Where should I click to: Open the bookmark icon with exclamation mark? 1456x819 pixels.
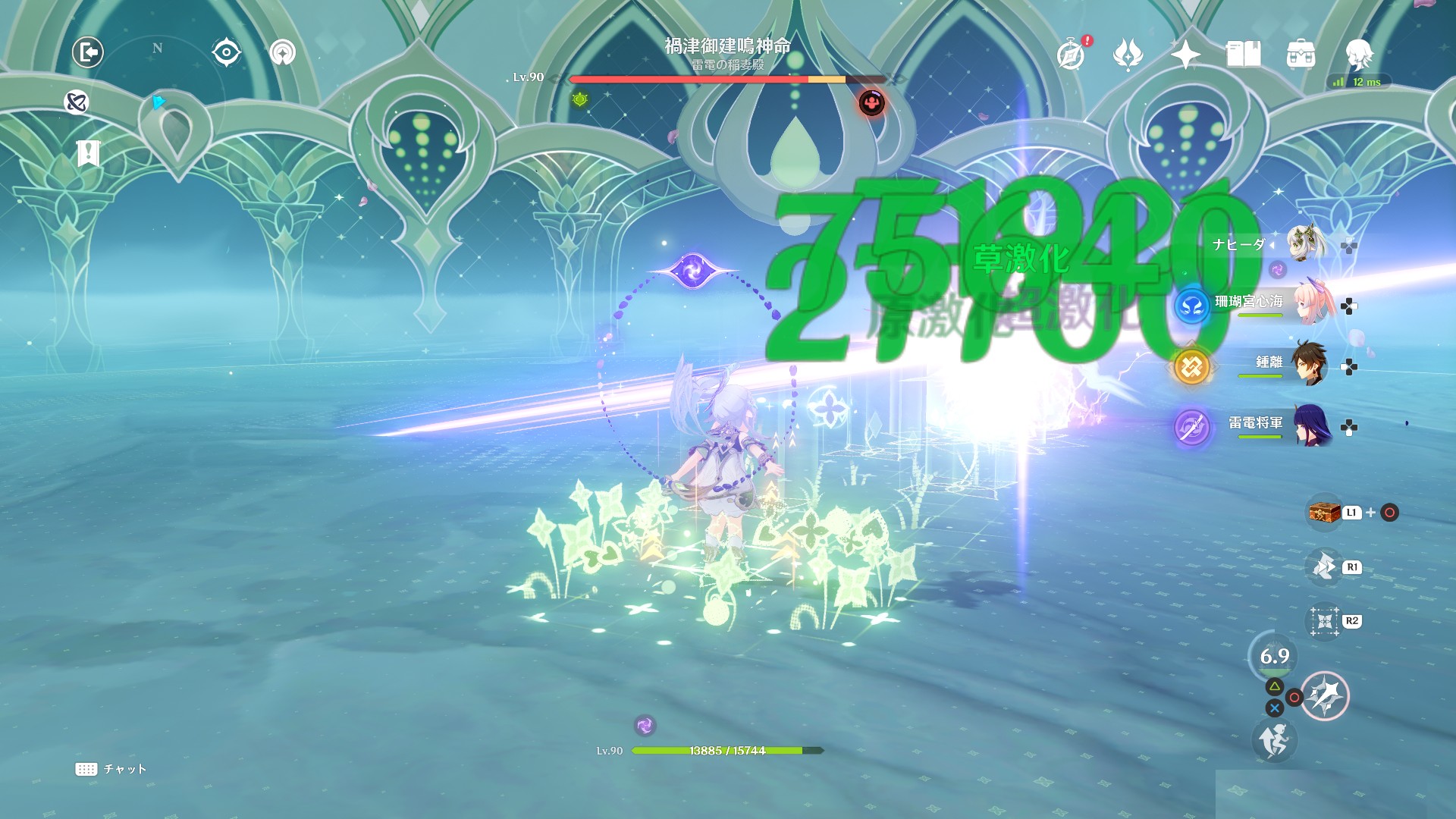tap(88, 153)
